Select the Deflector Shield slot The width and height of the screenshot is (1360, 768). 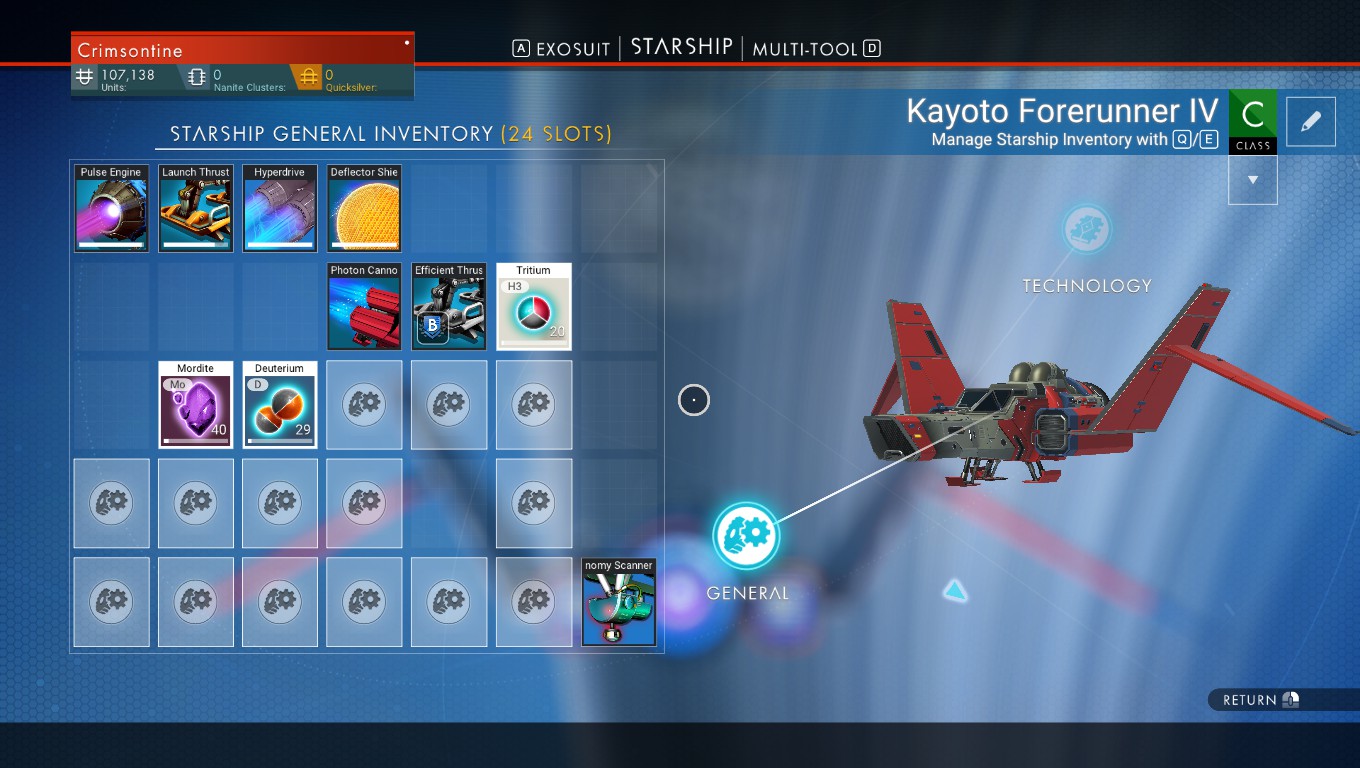(364, 208)
